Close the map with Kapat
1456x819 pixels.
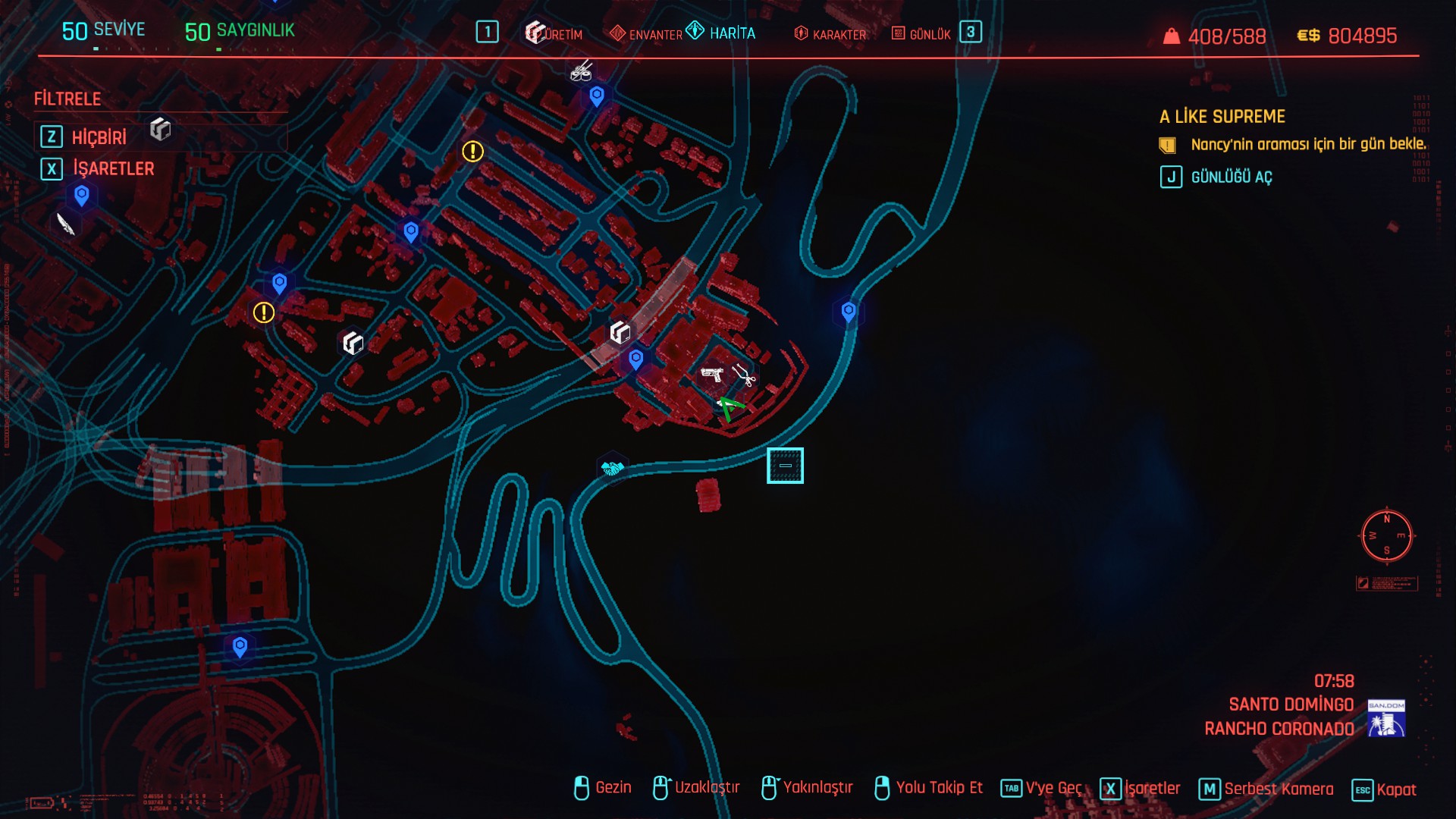[1385, 789]
